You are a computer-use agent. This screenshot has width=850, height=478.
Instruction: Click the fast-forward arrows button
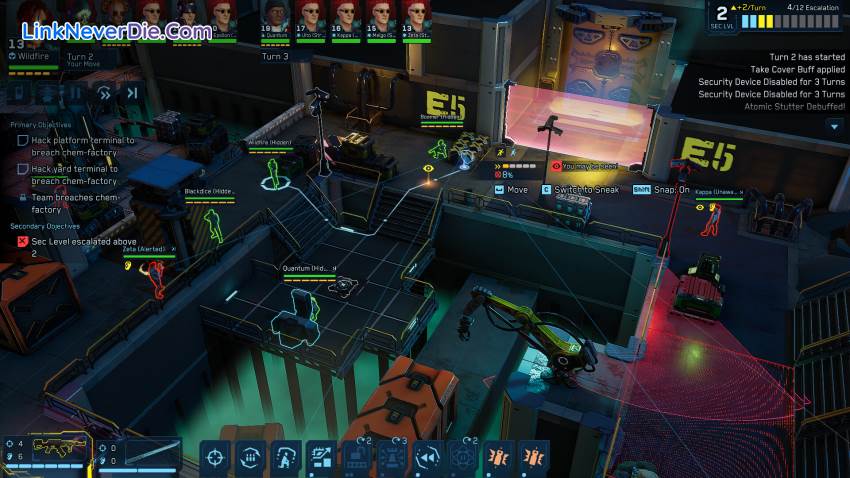click(103, 93)
